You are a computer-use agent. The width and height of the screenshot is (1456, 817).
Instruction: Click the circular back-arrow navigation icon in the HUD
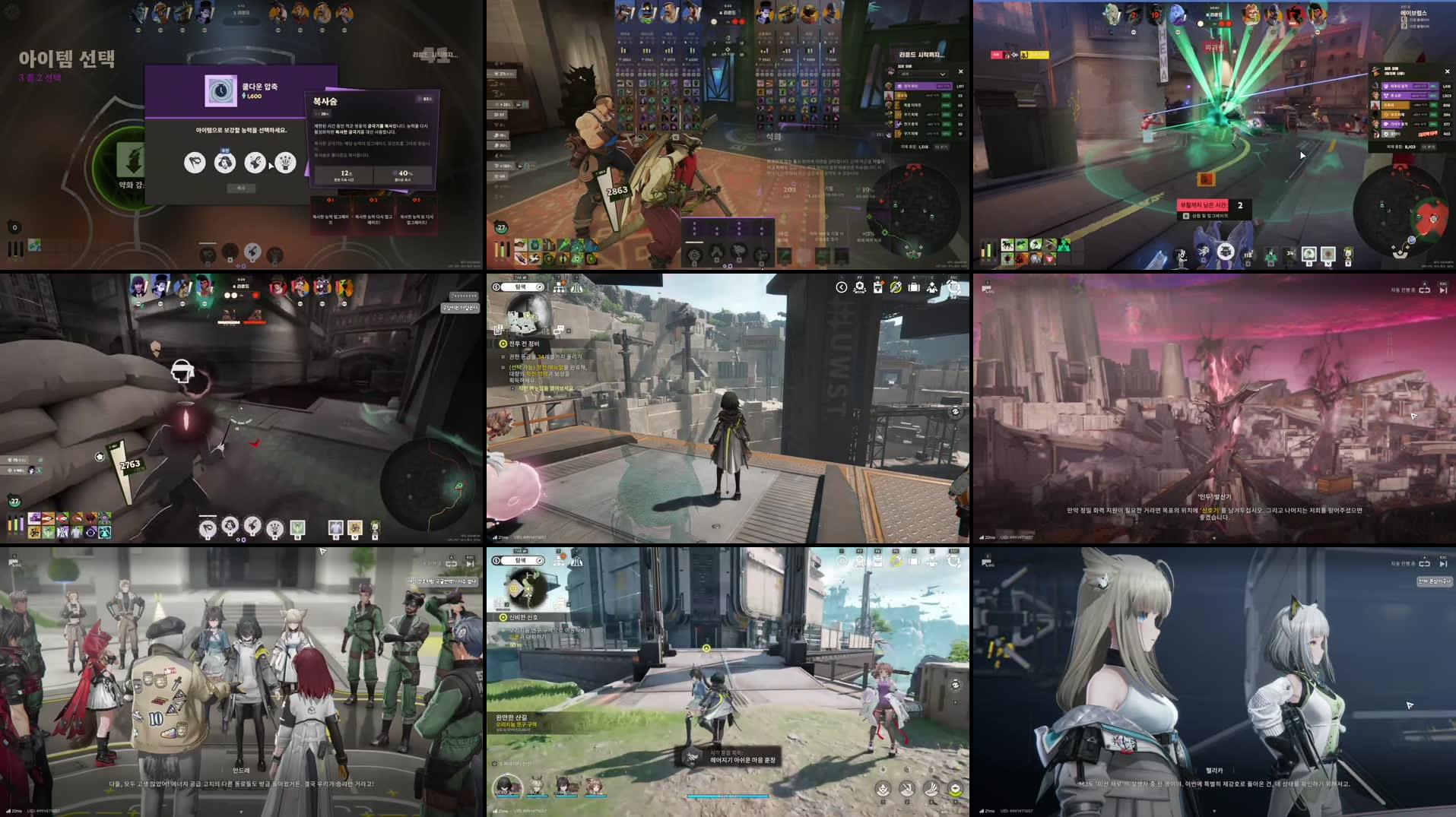coord(842,287)
